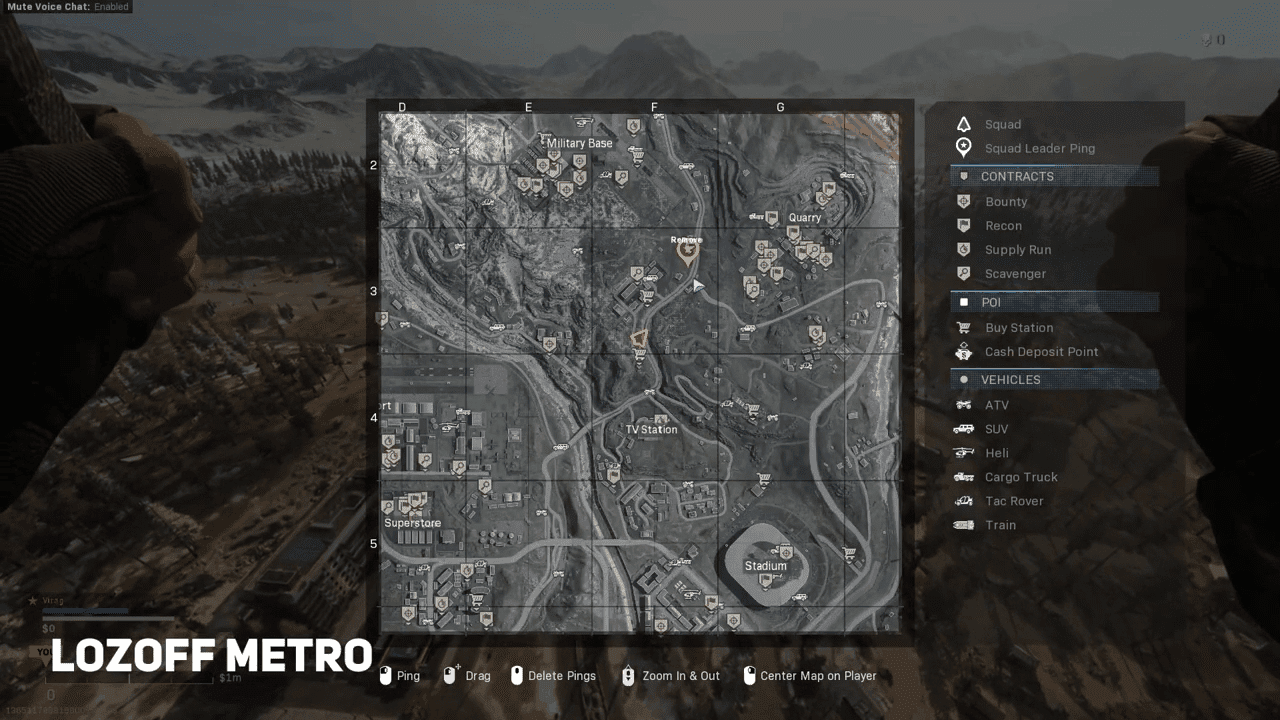Select the Cash Deposit Point icon
Screen dimensions: 1280x720
pos(963,351)
